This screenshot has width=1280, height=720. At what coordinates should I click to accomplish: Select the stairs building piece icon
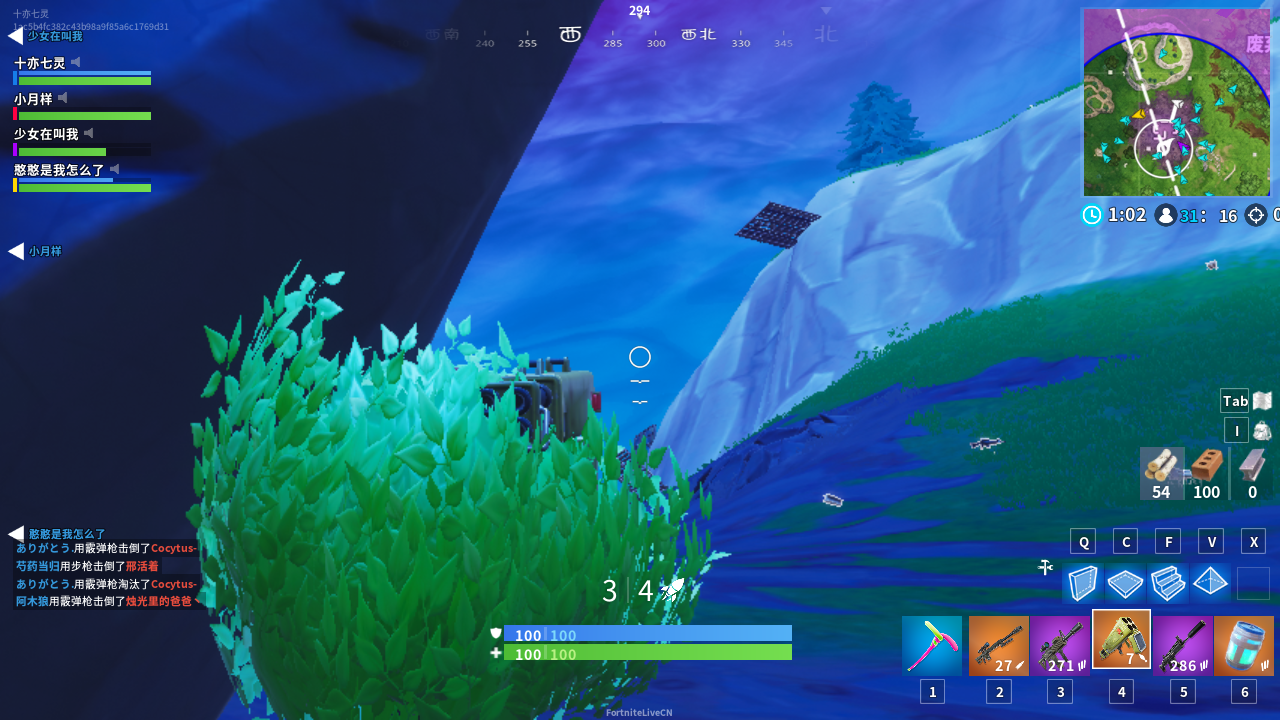(x=1168, y=583)
